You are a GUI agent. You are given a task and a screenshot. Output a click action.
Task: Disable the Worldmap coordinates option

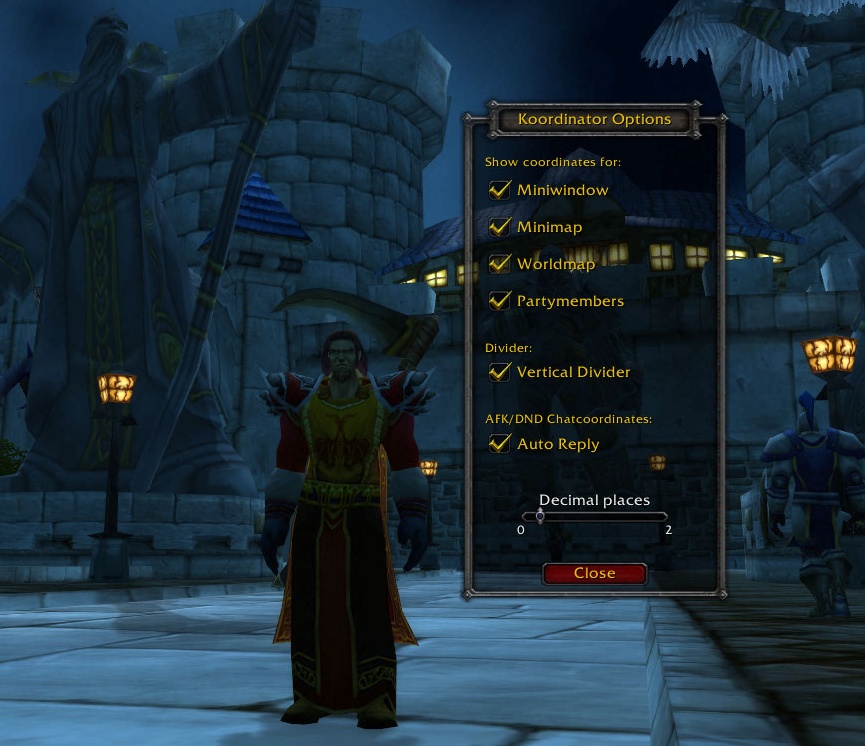[x=500, y=264]
